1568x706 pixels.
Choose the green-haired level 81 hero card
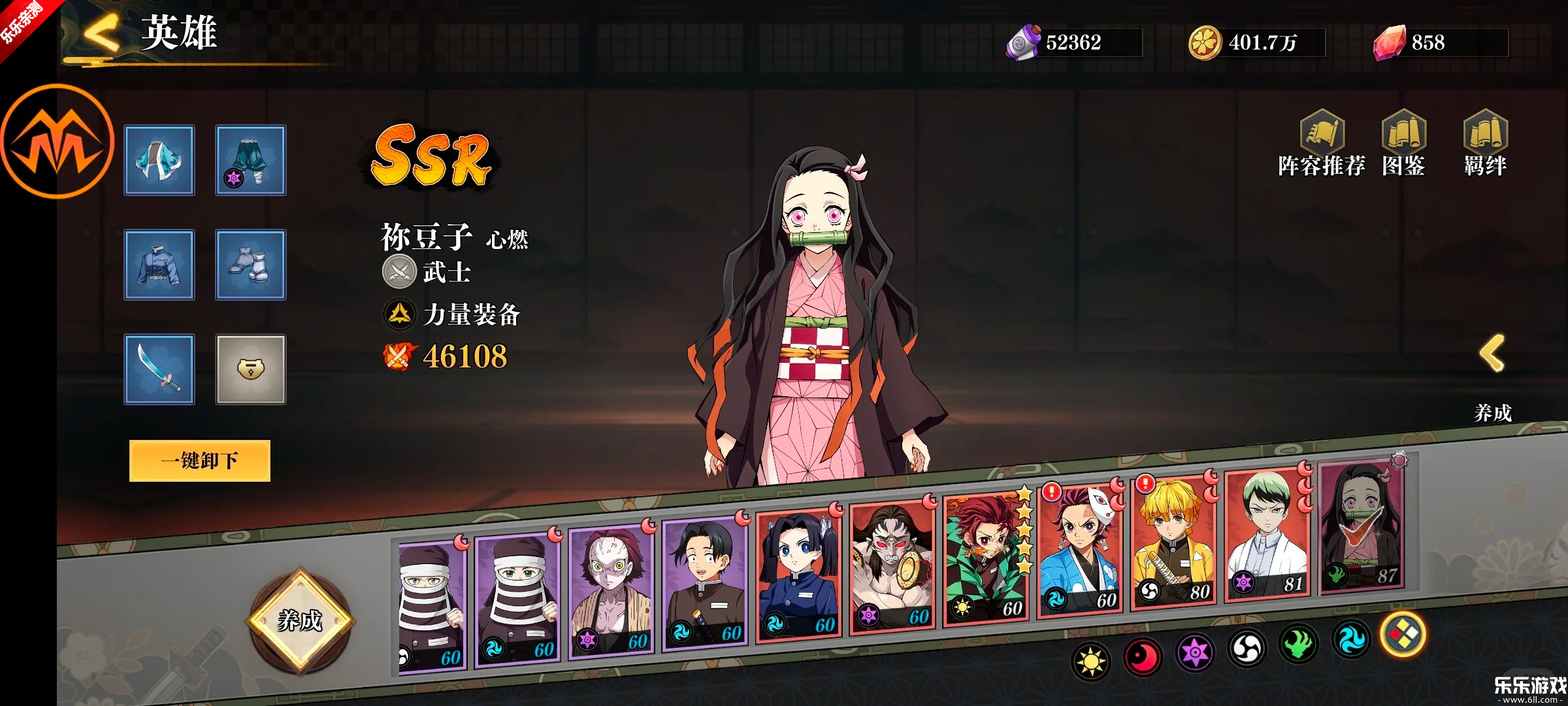pyautogui.click(x=1266, y=535)
